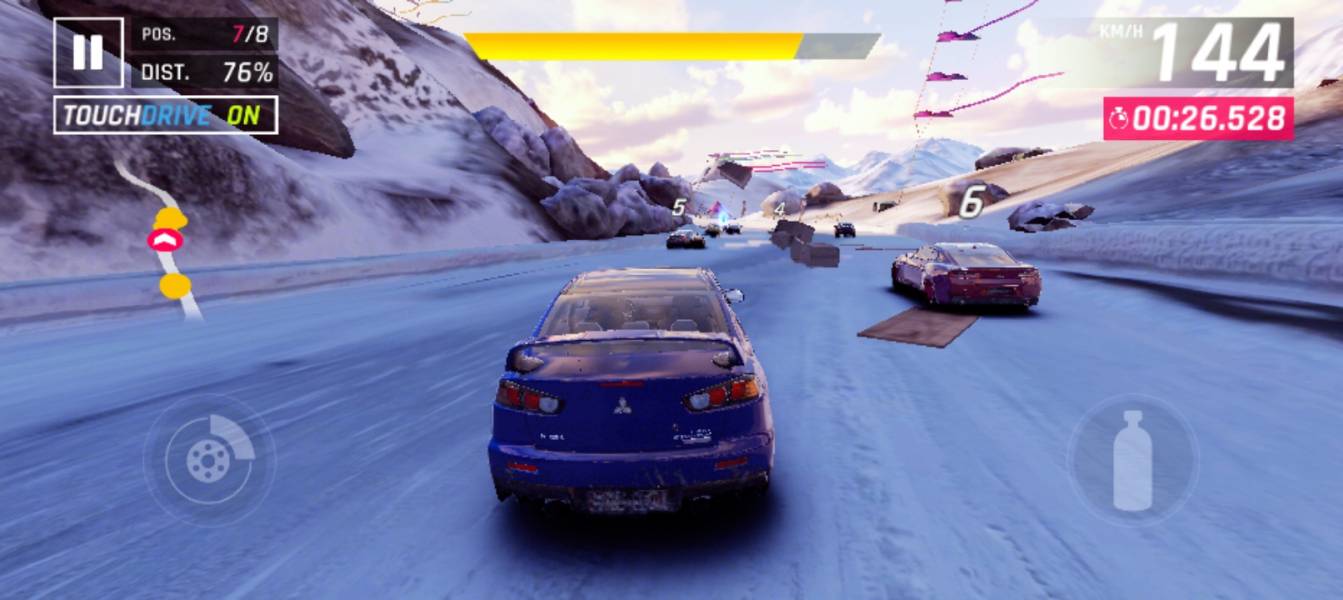
Task: Toggle the TouchDrive ON setting
Action: click(x=165, y=115)
